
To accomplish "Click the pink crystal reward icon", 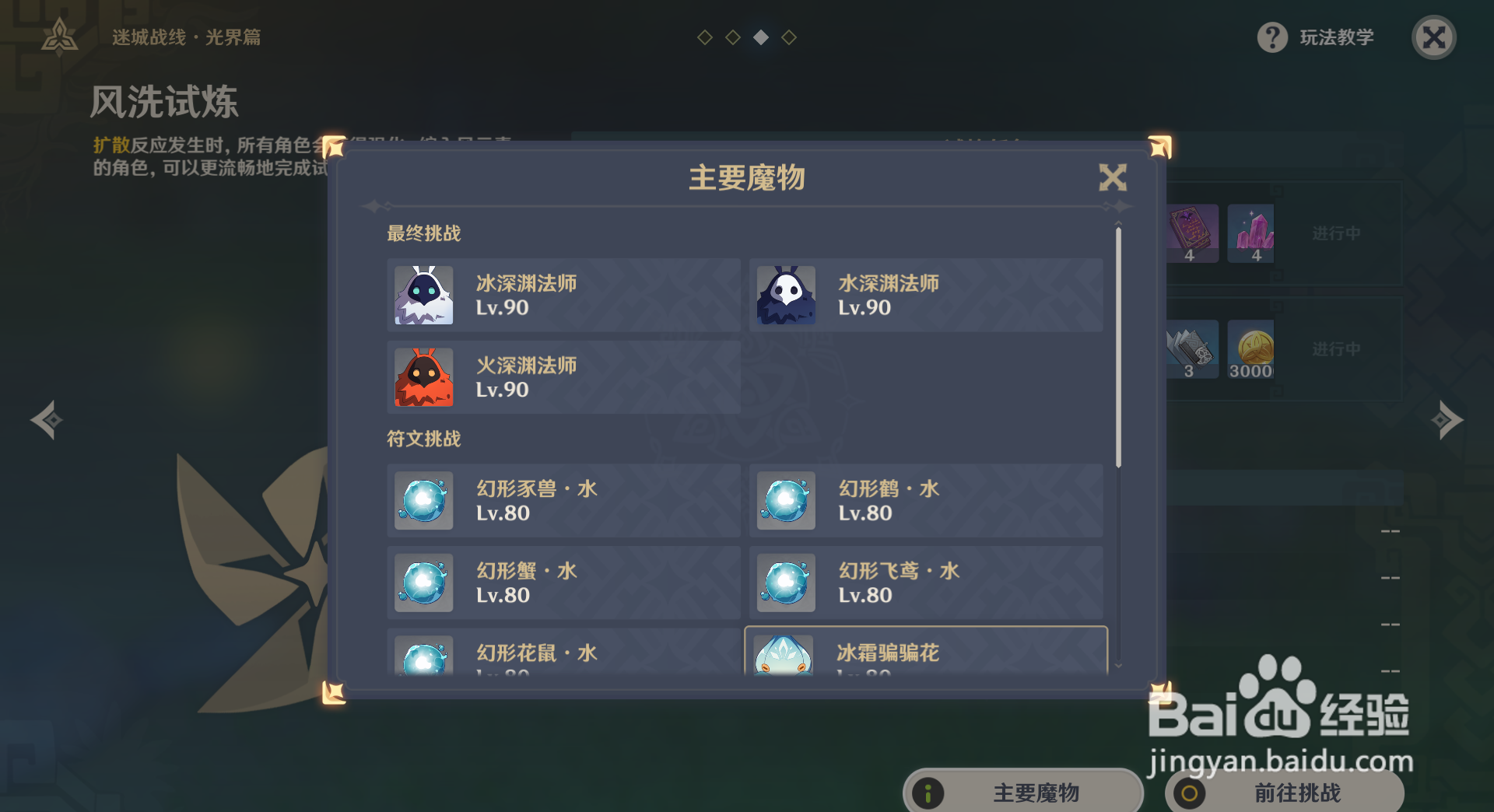I will (1251, 233).
